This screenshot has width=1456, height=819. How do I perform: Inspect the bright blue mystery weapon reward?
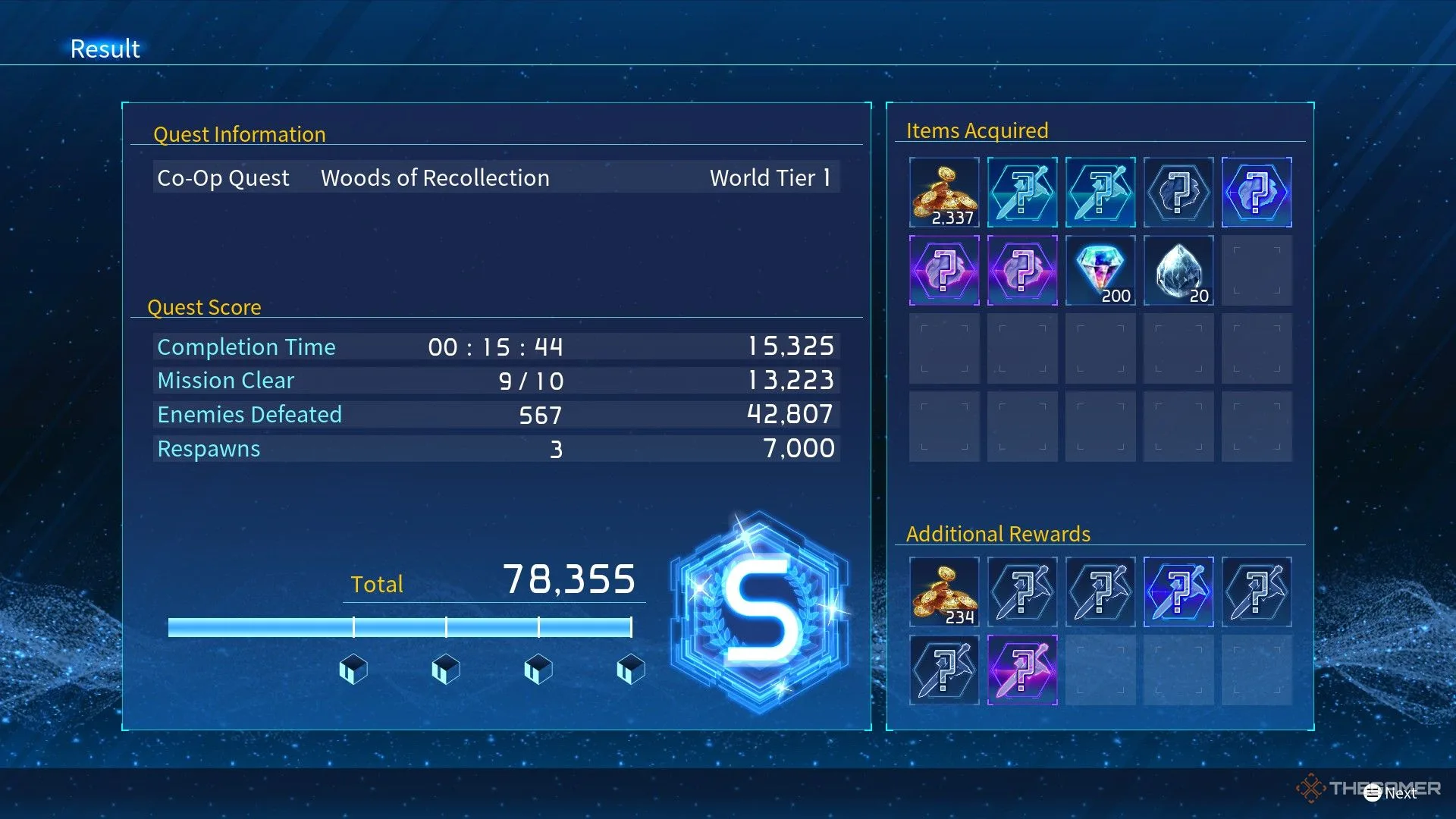pyautogui.click(x=1178, y=592)
